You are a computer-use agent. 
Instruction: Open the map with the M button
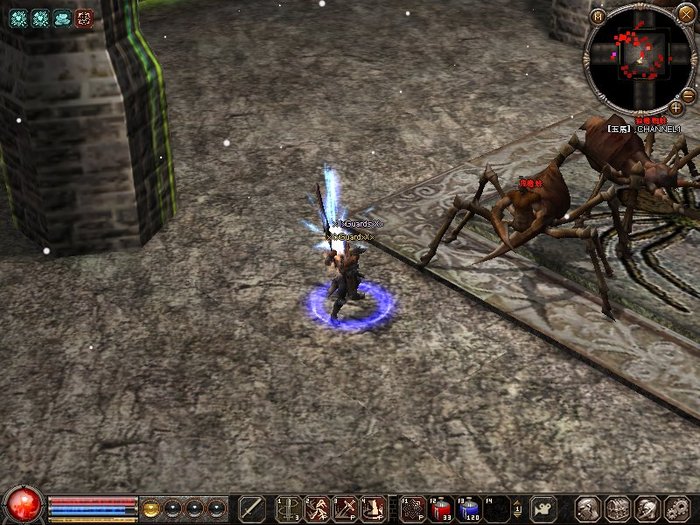pos(597,15)
